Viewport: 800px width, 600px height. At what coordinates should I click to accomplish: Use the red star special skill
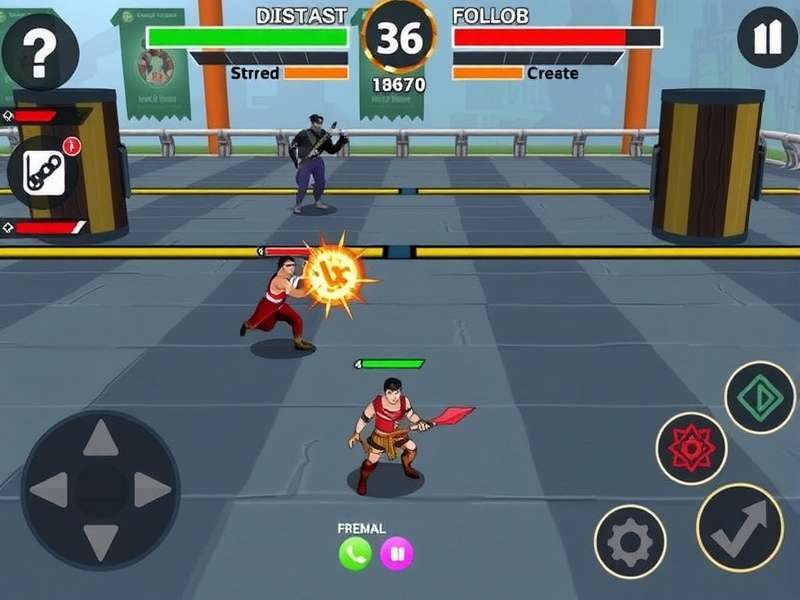click(x=691, y=448)
